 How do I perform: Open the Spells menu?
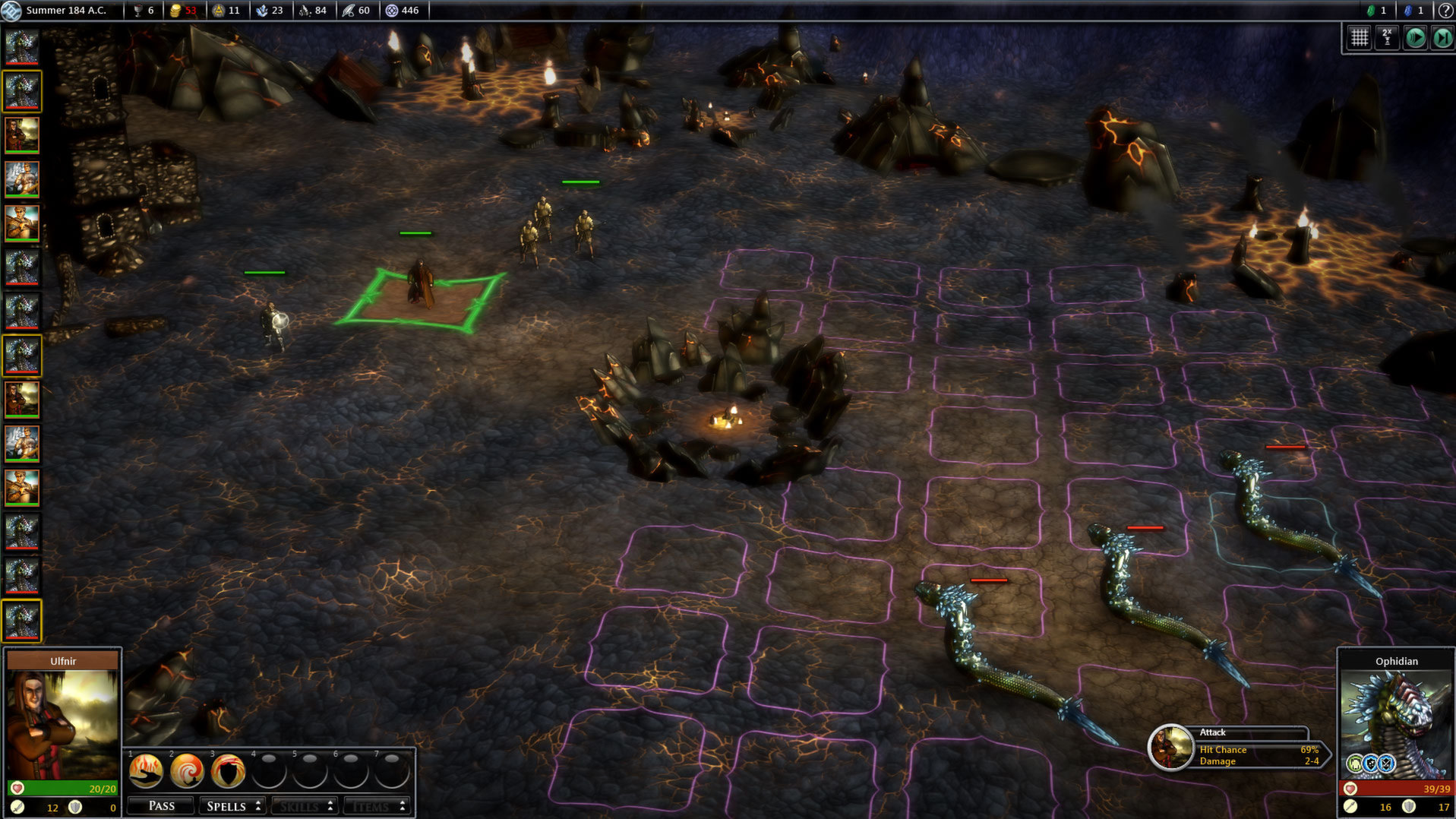[x=226, y=805]
